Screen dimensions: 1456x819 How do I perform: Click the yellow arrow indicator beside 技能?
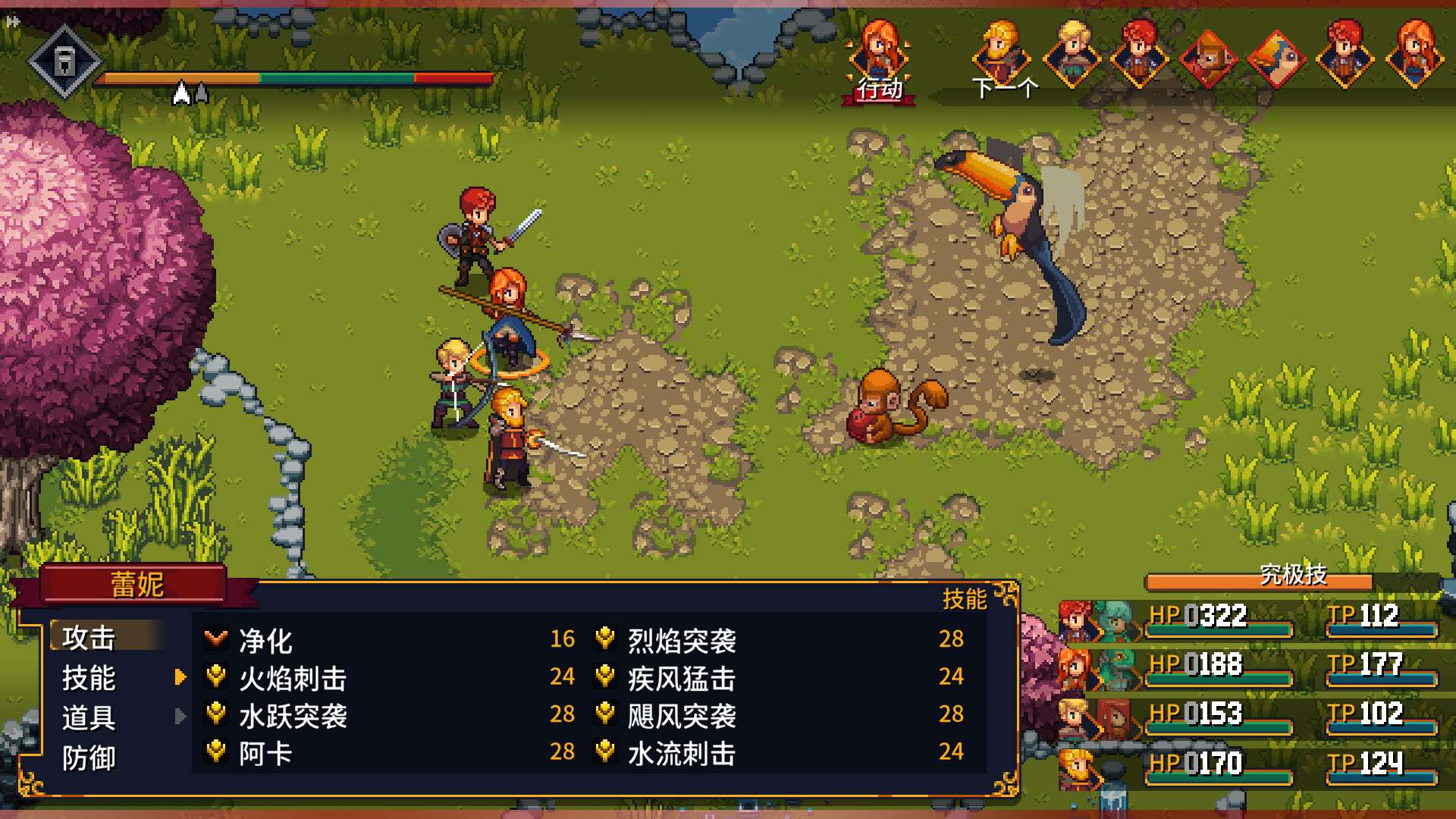180,678
